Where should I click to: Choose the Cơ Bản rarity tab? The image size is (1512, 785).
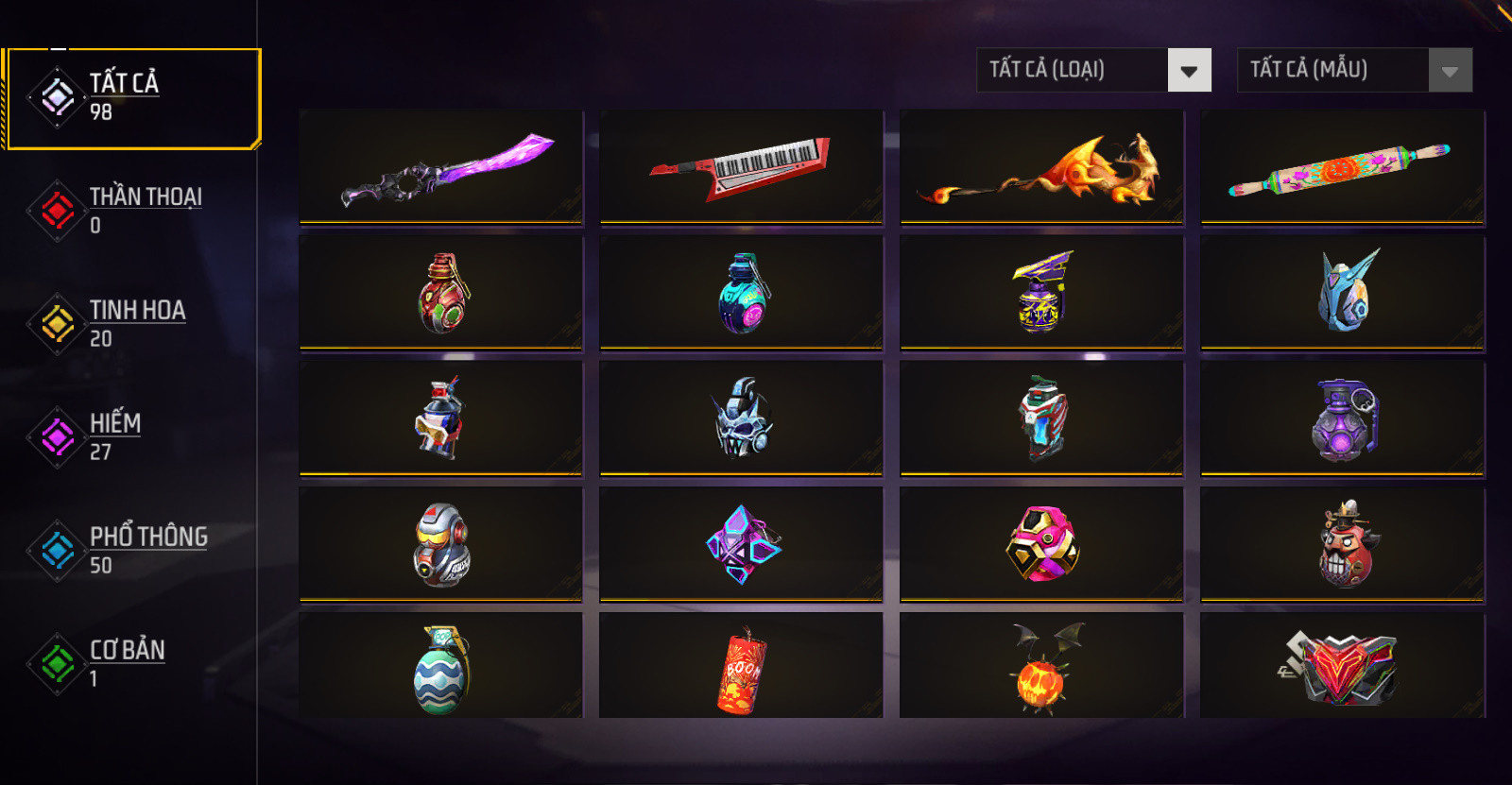click(130, 663)
